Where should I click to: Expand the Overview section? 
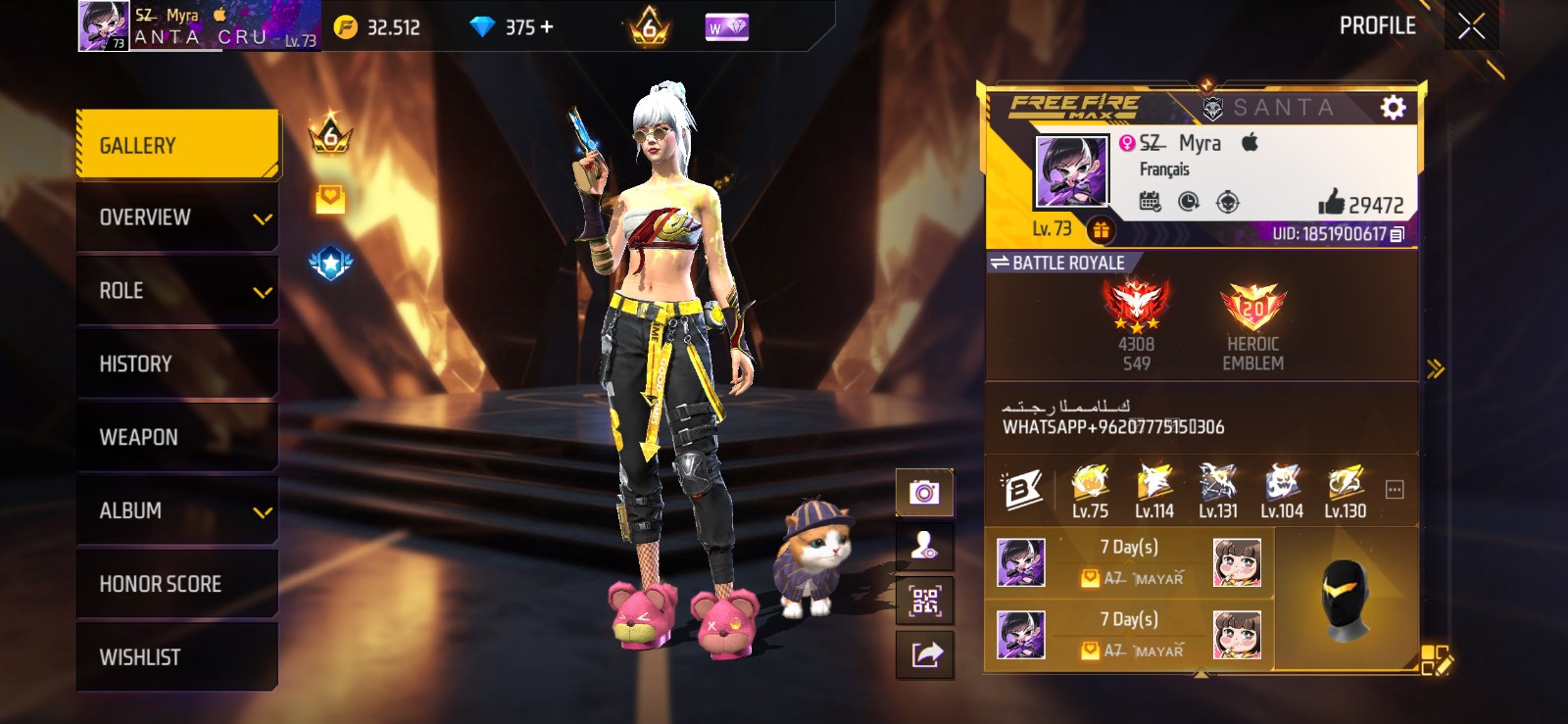coord(177,217)
